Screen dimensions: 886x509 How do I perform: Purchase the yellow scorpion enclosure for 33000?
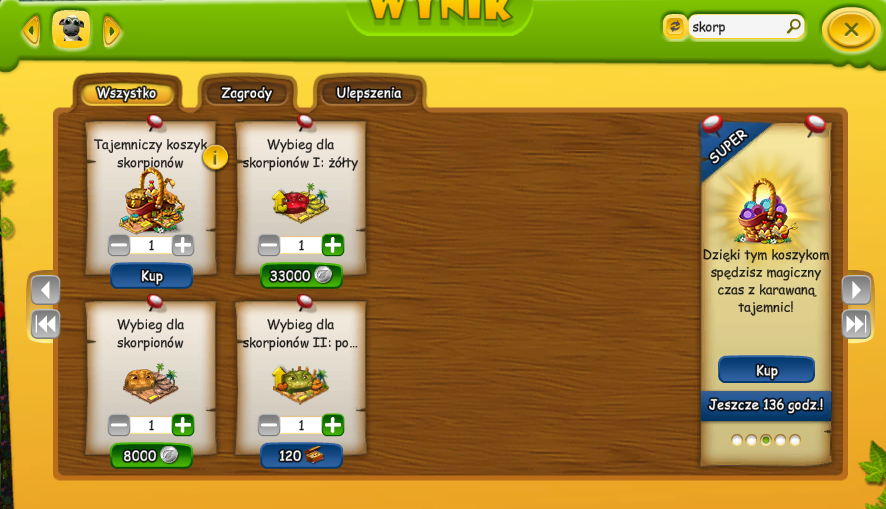click(301, 276)
